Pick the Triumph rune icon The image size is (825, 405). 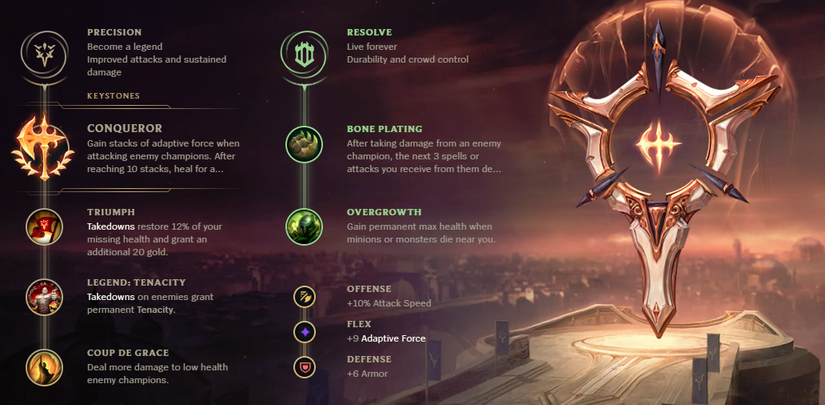point(44,226)
